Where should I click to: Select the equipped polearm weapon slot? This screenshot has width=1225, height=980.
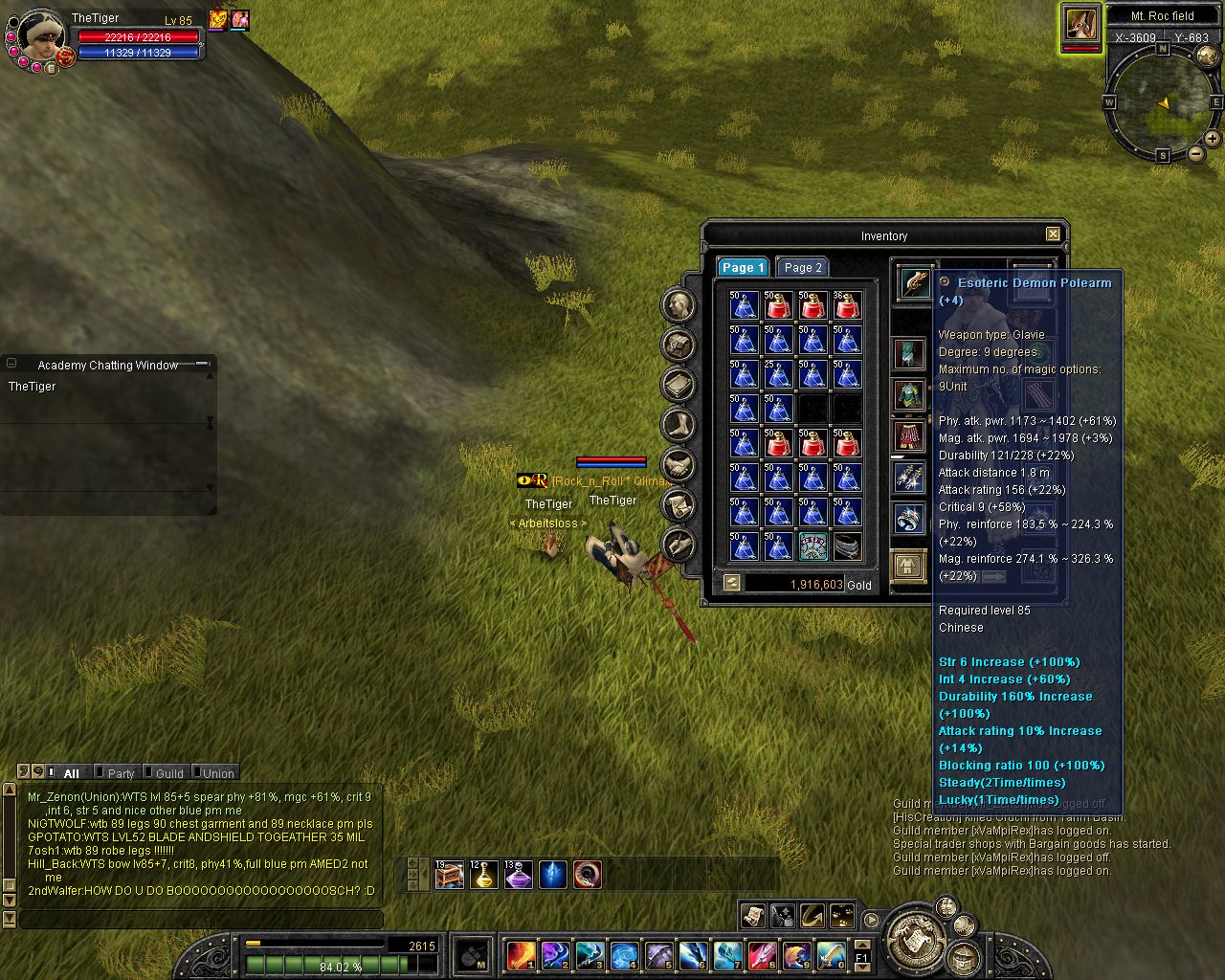pyautogui.click(x=913, y=283)
